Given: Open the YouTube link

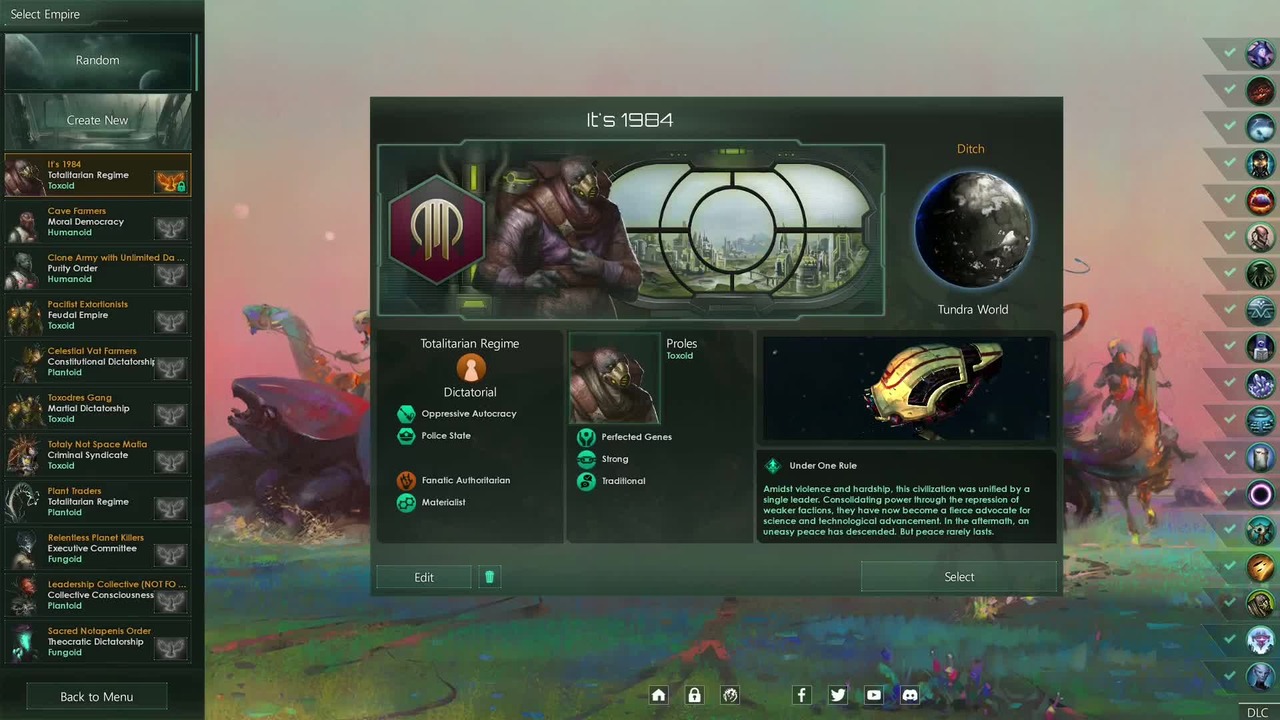Looking at the screenshot, I should click(874, 695).
